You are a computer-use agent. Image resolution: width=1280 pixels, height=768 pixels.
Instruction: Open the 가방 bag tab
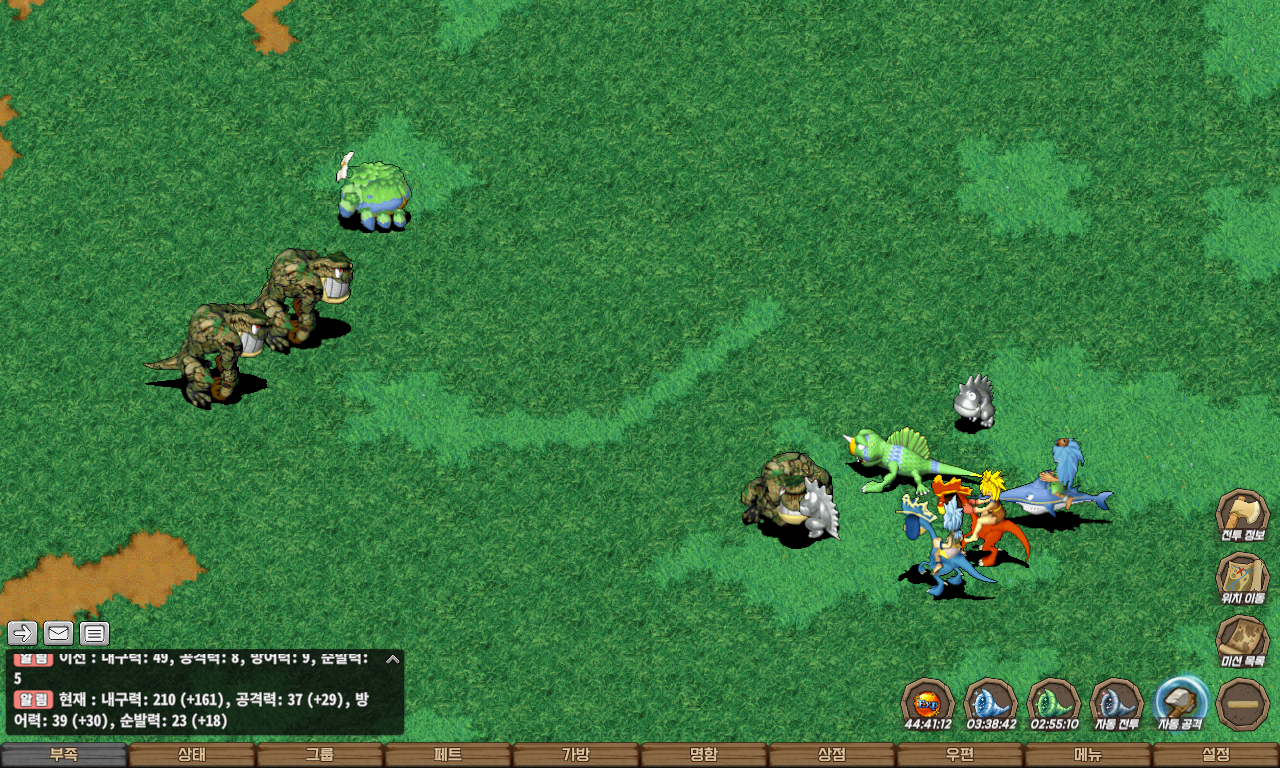575,755
